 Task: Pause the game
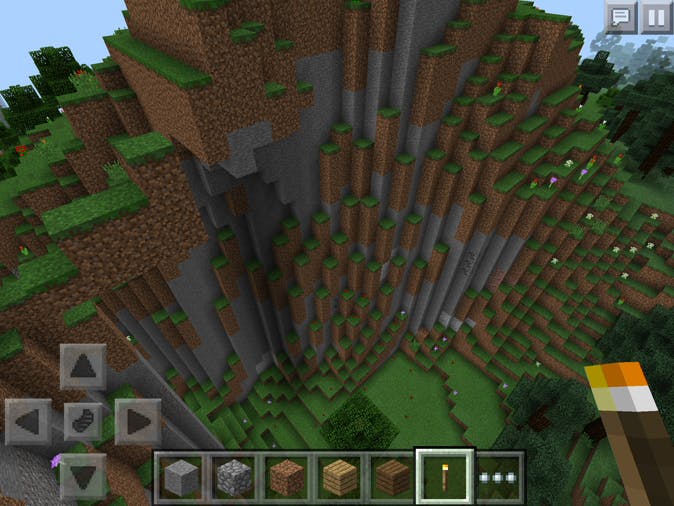pyautogui.click(x=655, y=17)
